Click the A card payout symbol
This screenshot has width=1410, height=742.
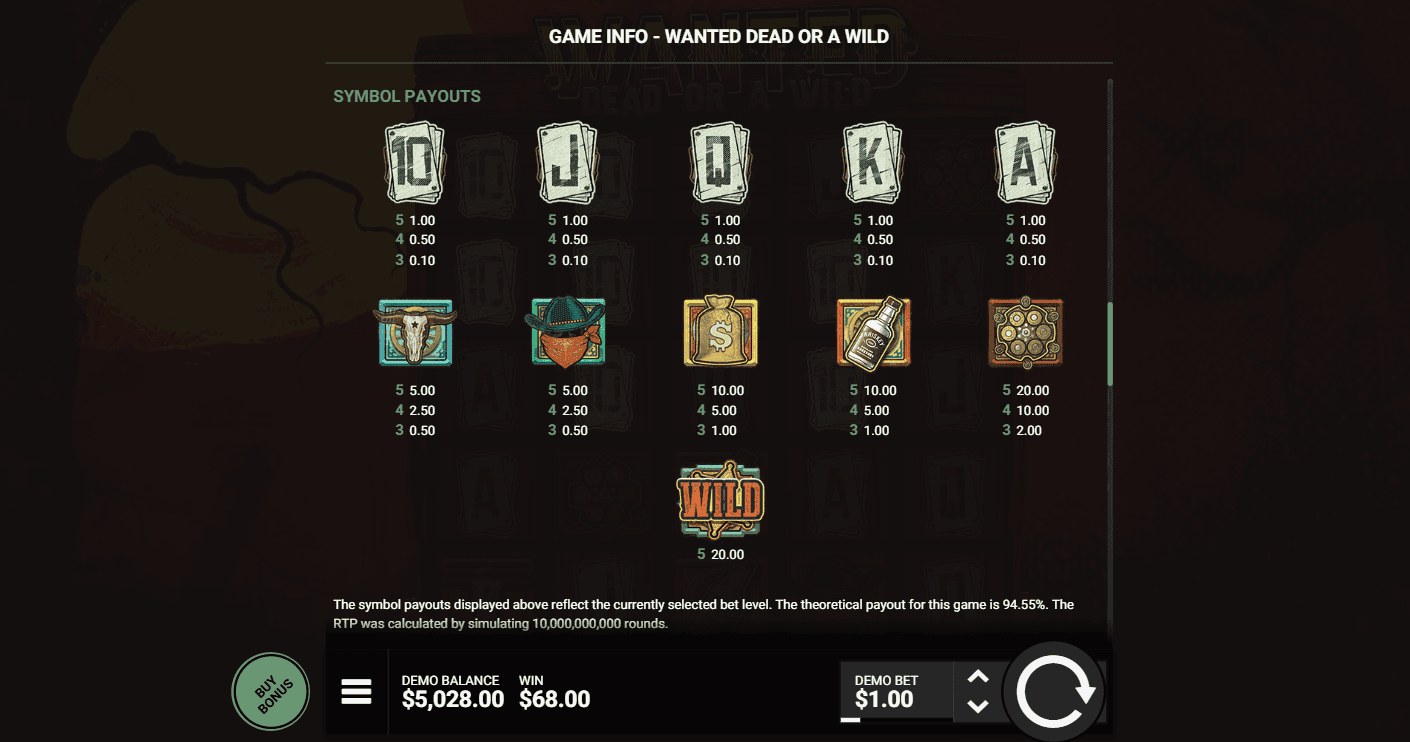pos(1024,162)
